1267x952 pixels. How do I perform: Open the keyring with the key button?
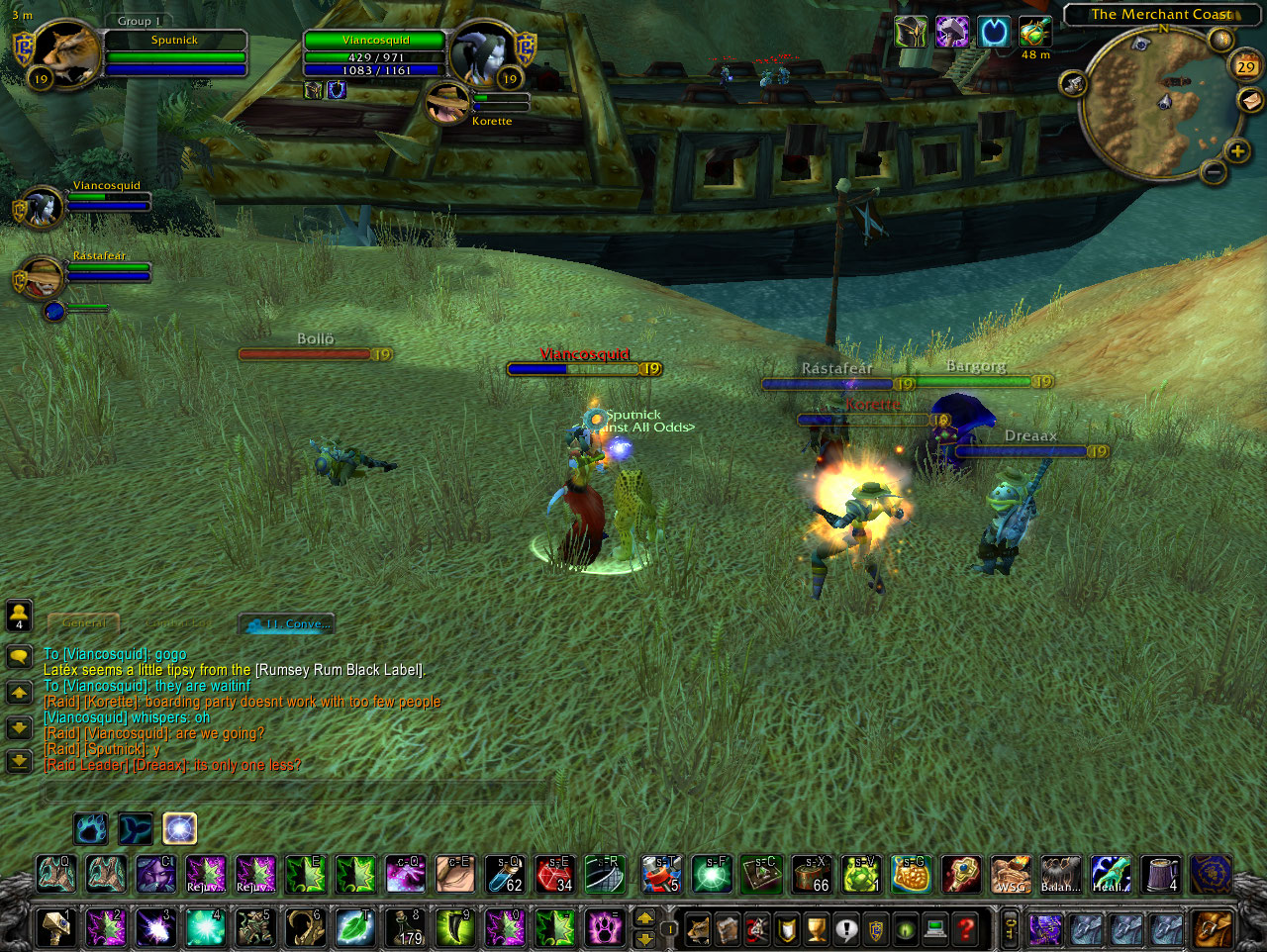pyautogui.click(x=1011, y=929)
